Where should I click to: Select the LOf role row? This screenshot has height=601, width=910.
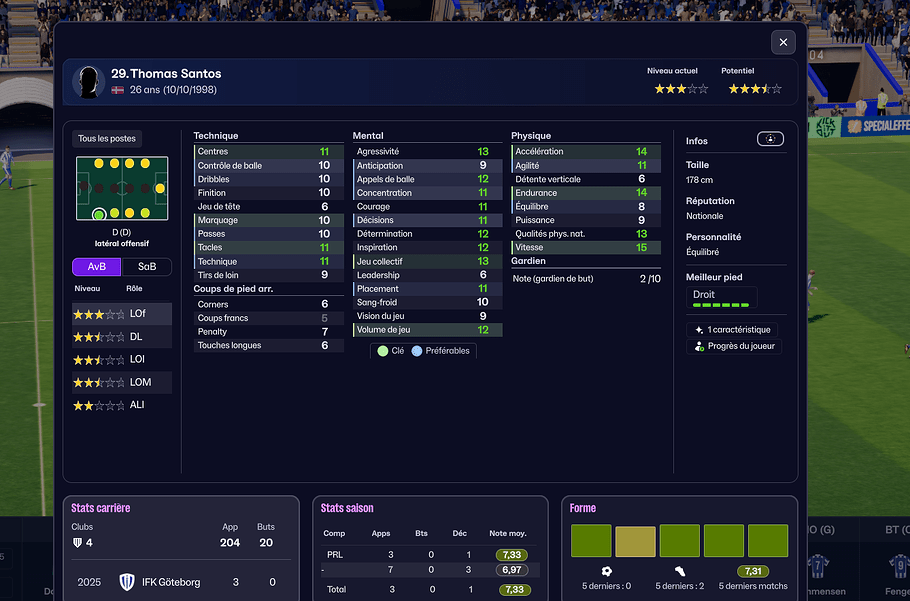pyautogui.click(x=121, y=314)
